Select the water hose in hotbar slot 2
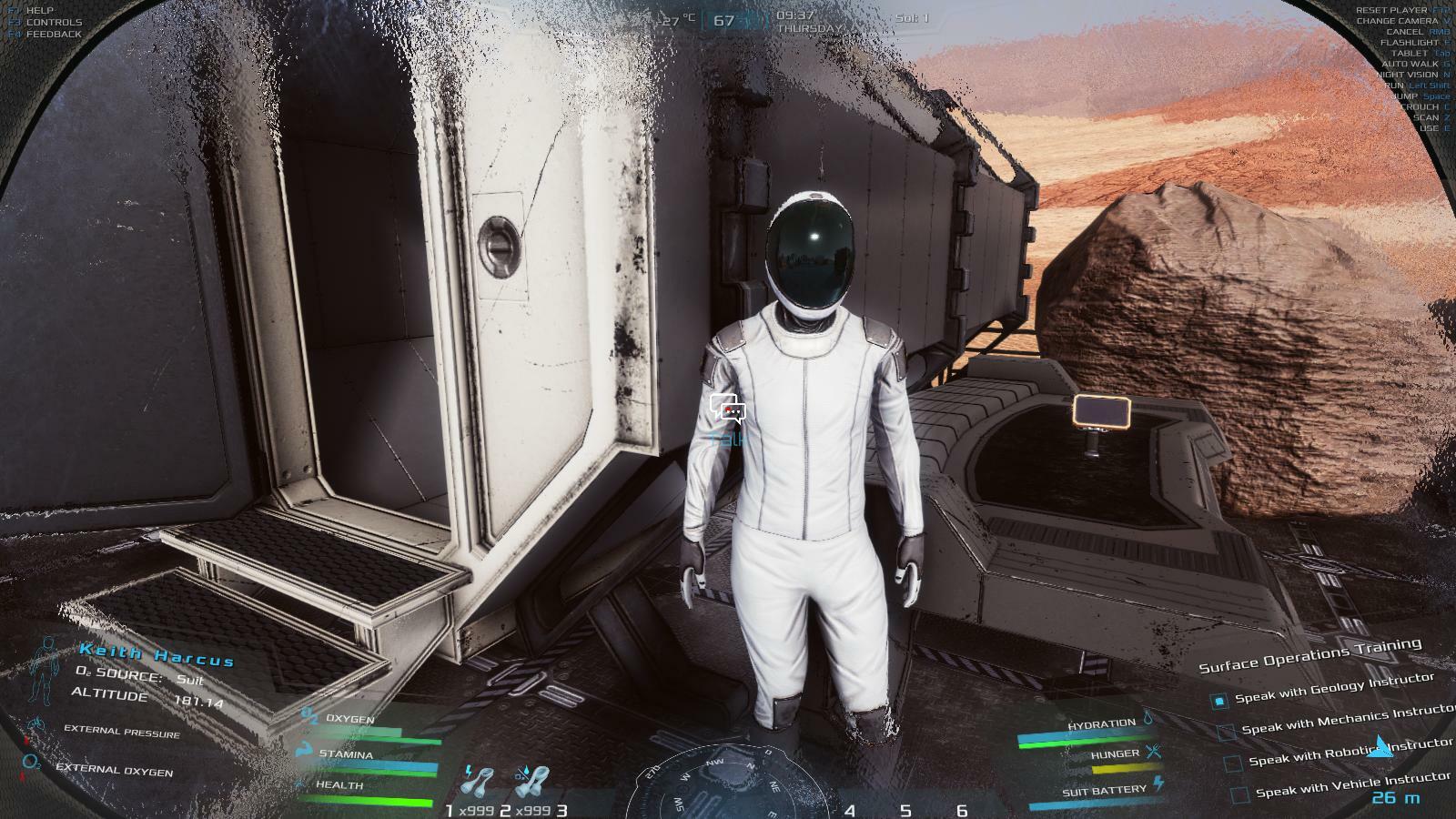 [x=531, y=783]
